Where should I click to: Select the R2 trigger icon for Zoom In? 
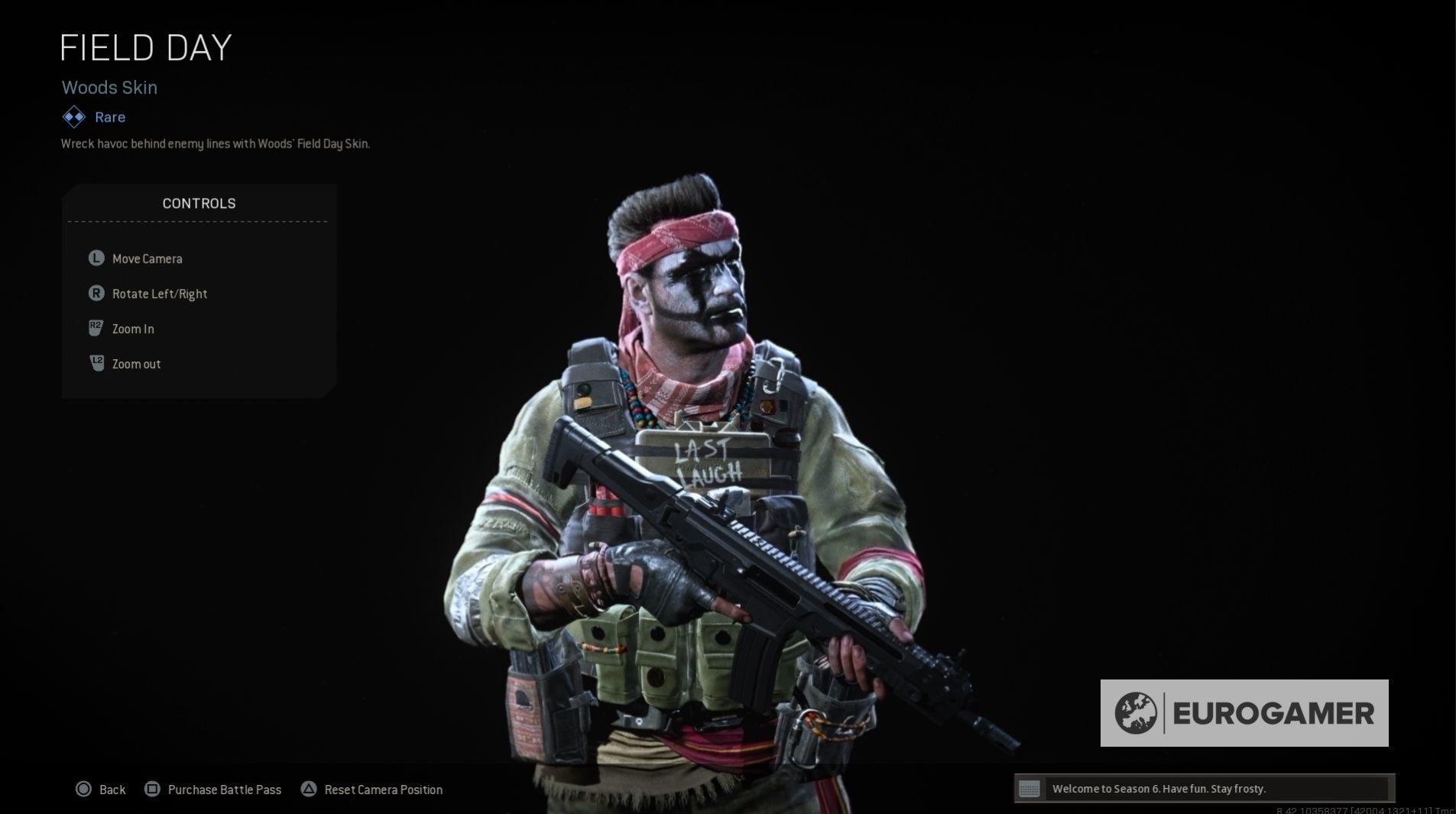coord(95,328)
